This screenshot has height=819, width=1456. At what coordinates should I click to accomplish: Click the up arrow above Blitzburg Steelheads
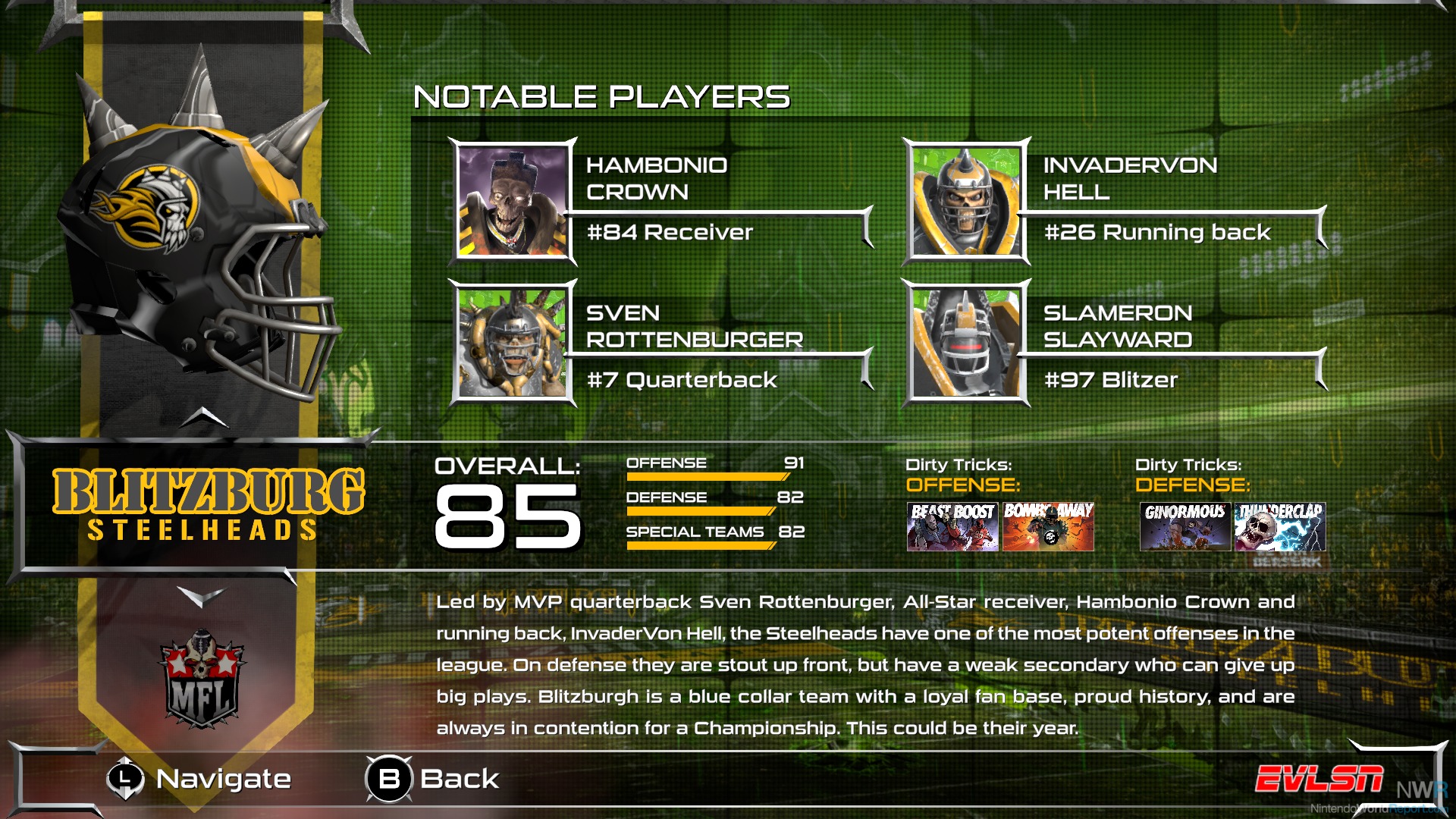(x=204, y=416)
